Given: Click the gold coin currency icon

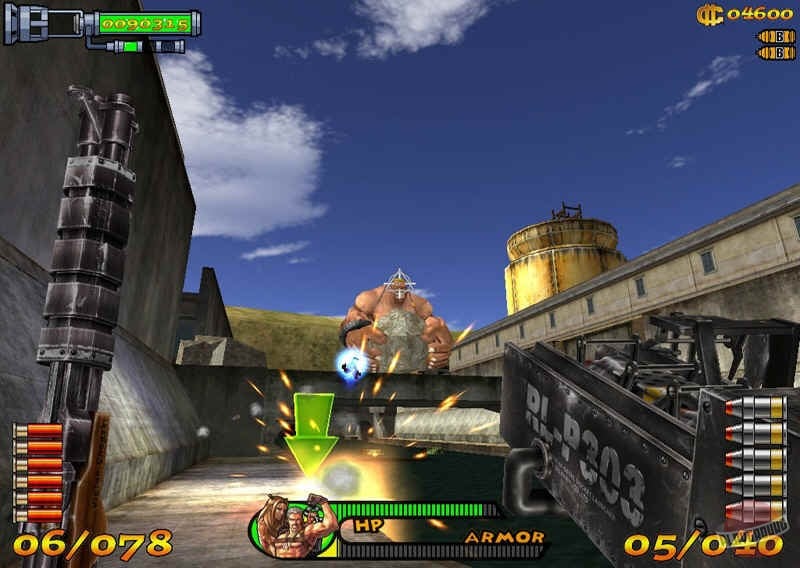Looking at the screenshot, I should (x=709, y=13).
